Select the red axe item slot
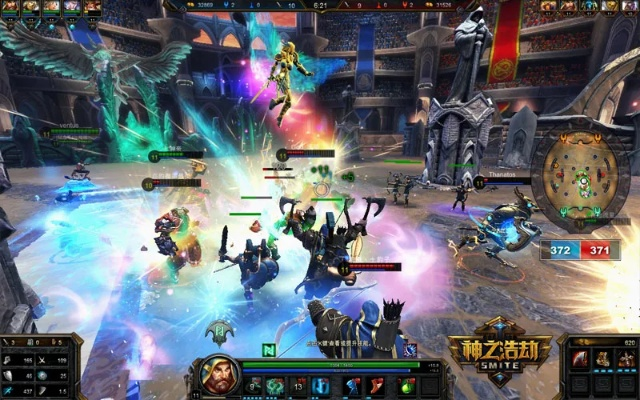This screenshot has height=400, width=640. (580, 359)
